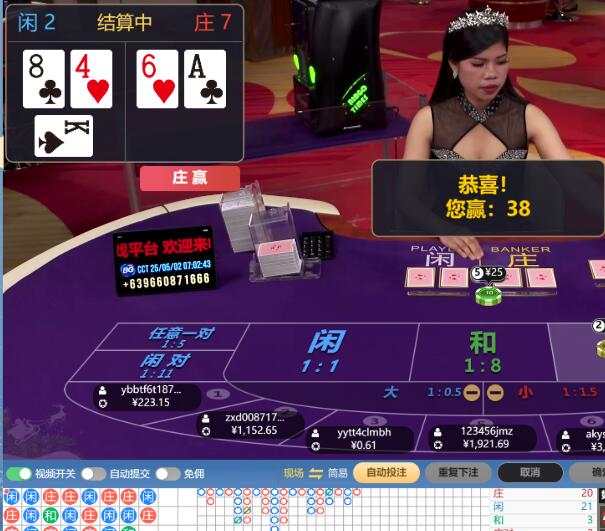Select player seat ybbtf6t187
605x531 pixels.
coord(147,396)
